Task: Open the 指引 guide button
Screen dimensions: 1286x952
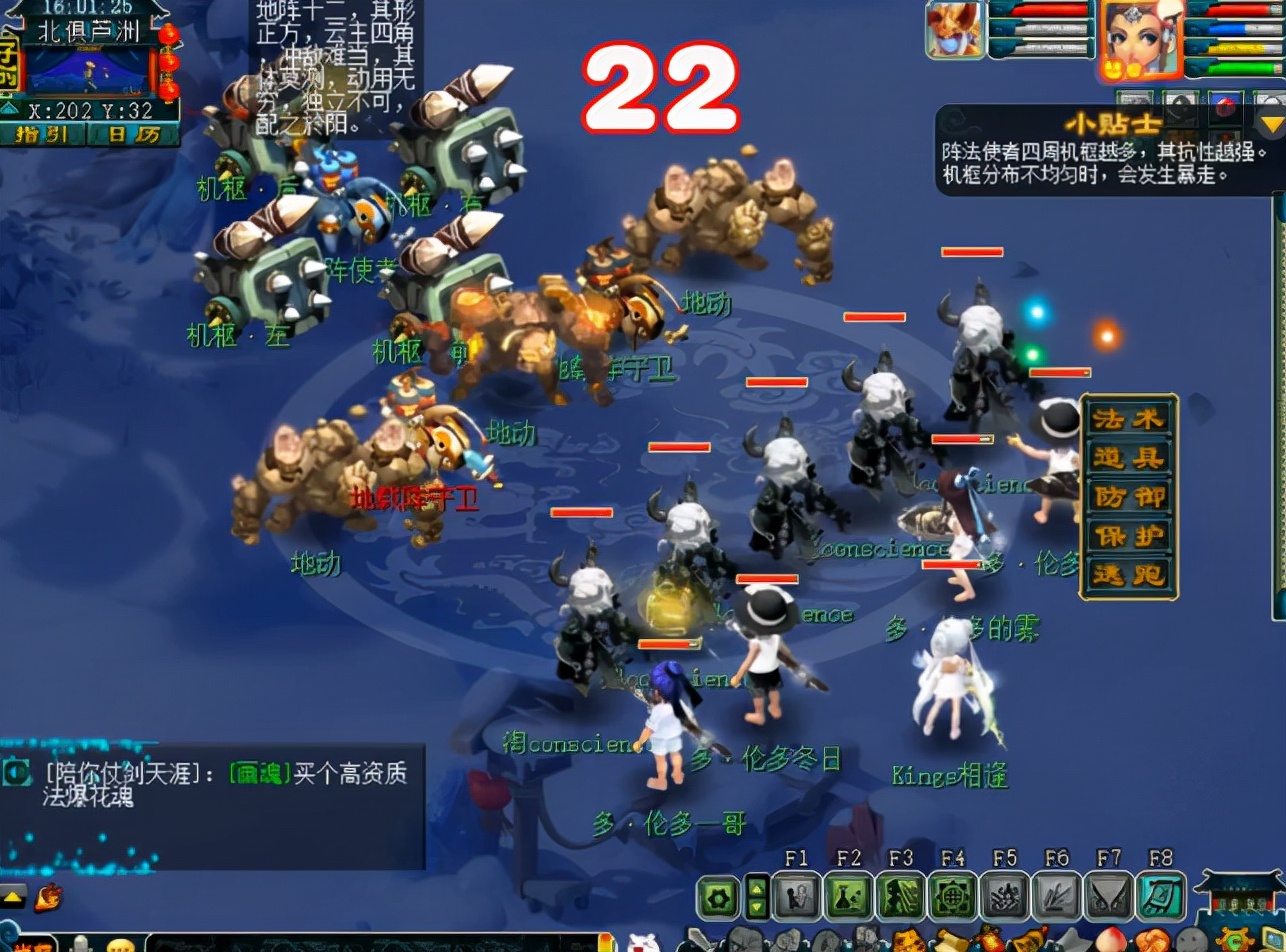Action: [x=45, y=134]
